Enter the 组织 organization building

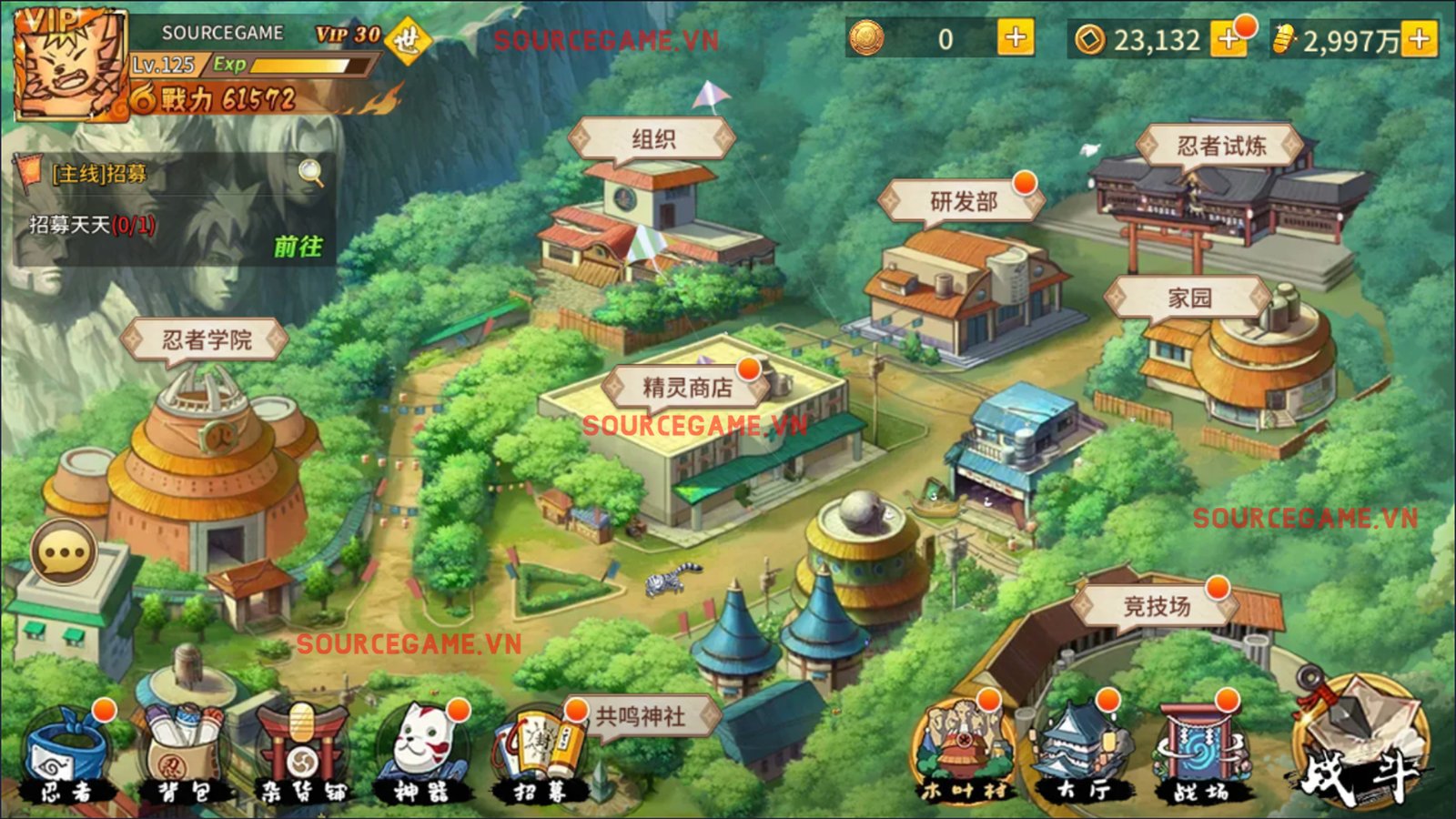[652, 139]
